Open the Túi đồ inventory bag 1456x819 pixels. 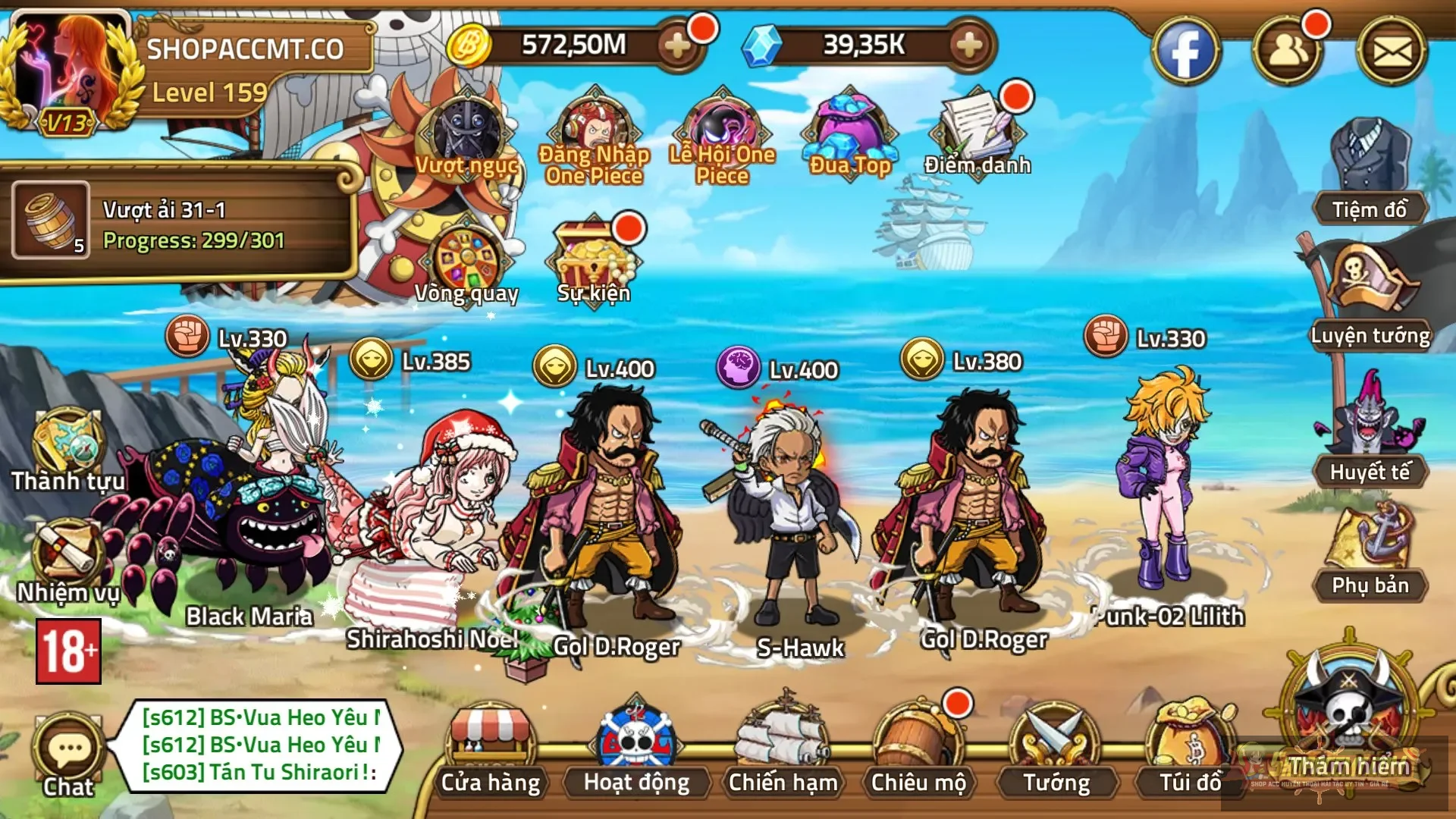(1191, 751)
